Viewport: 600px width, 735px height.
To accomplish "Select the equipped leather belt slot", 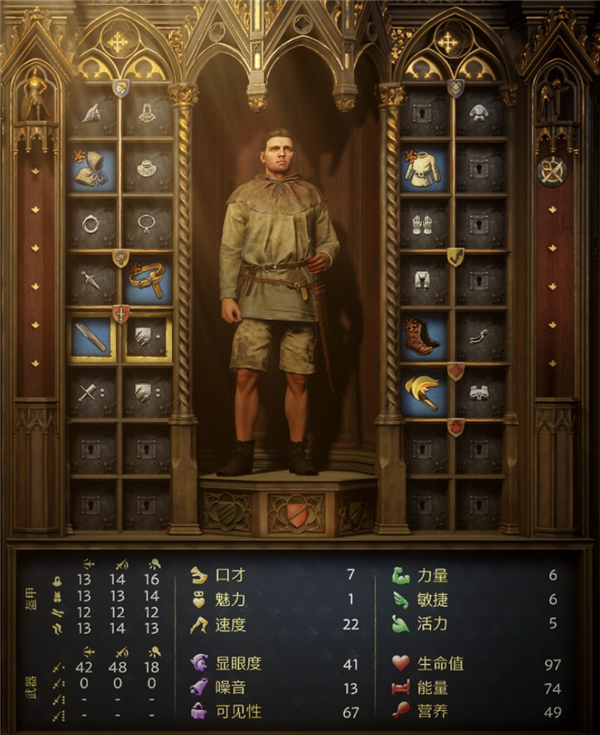I will [x=147, y=279].
